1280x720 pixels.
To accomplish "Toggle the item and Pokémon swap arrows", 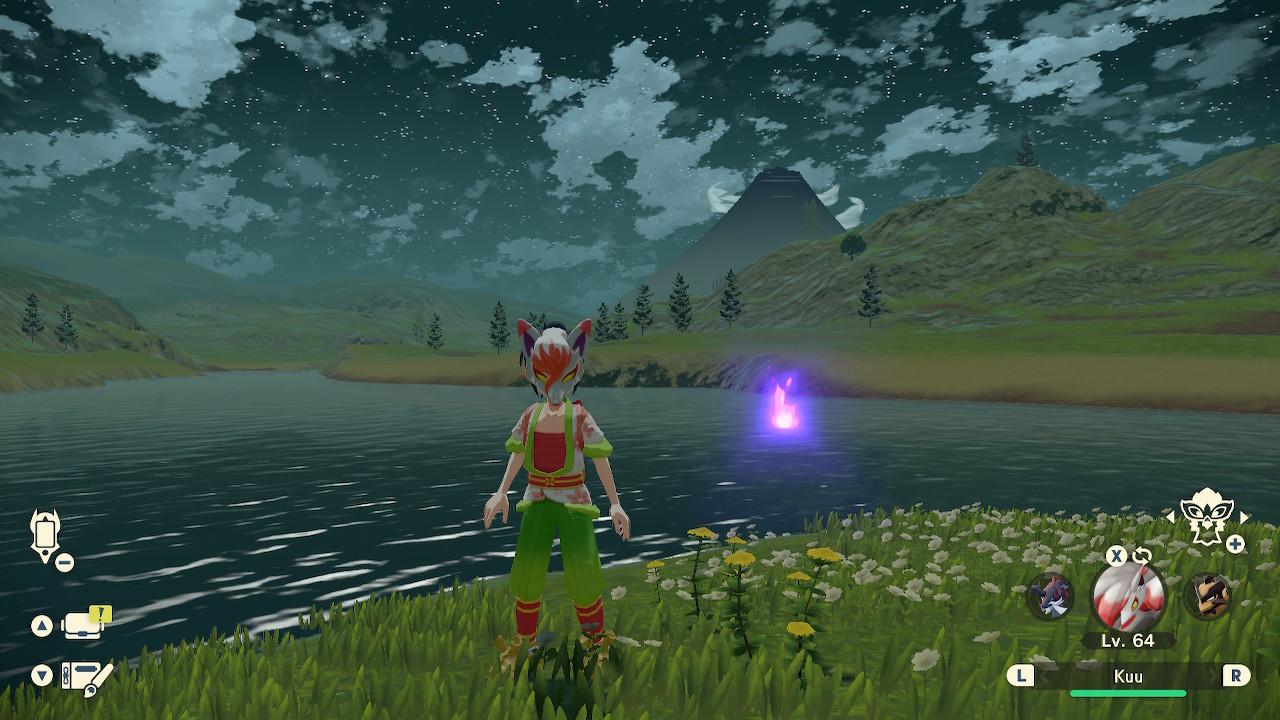I will [1141, 556].
